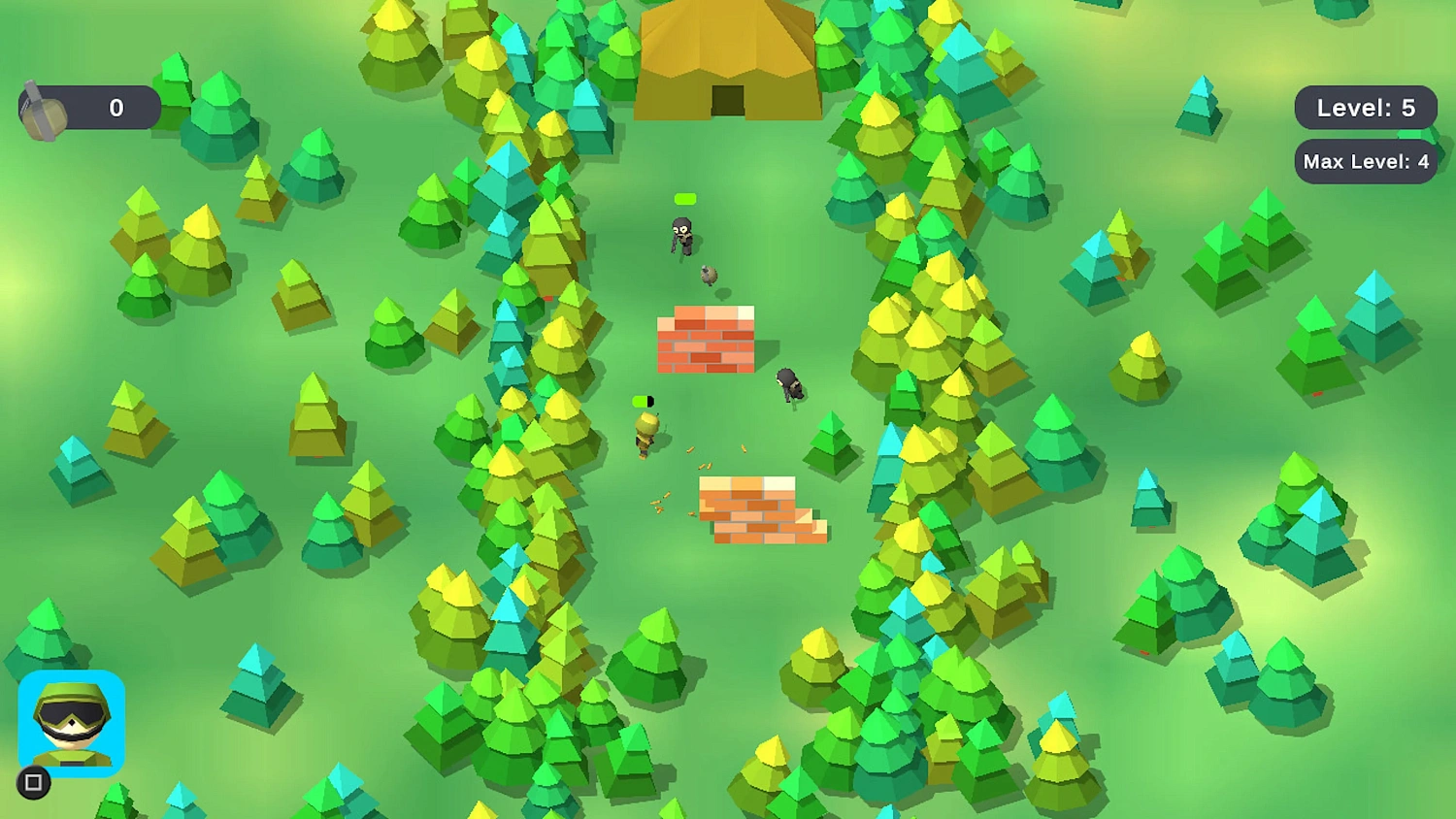The image size is (1456, 819).
Task: Click the gray chicken near the zombie
Action: pos(708,275)
